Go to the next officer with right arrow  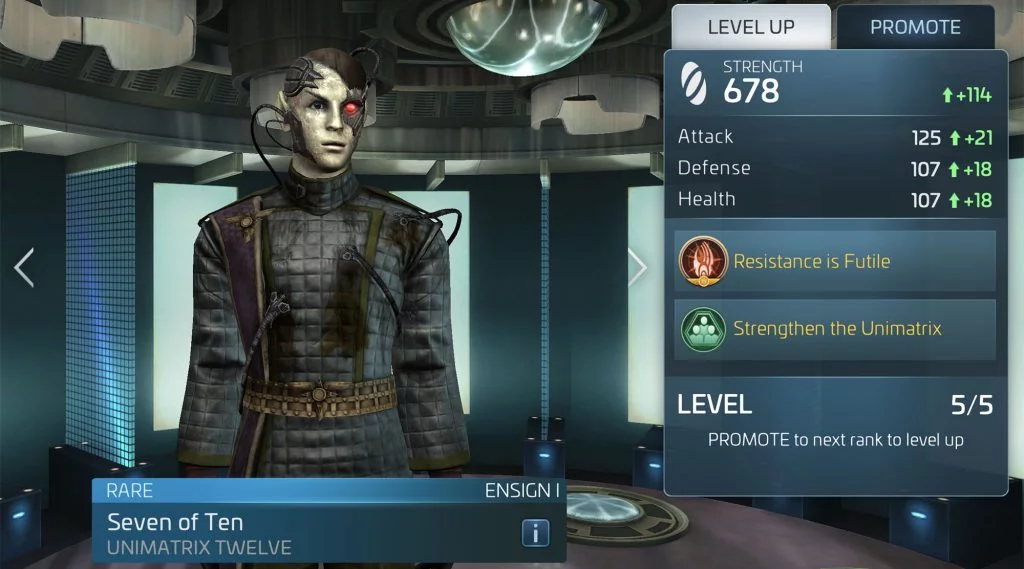click(637, 266)
